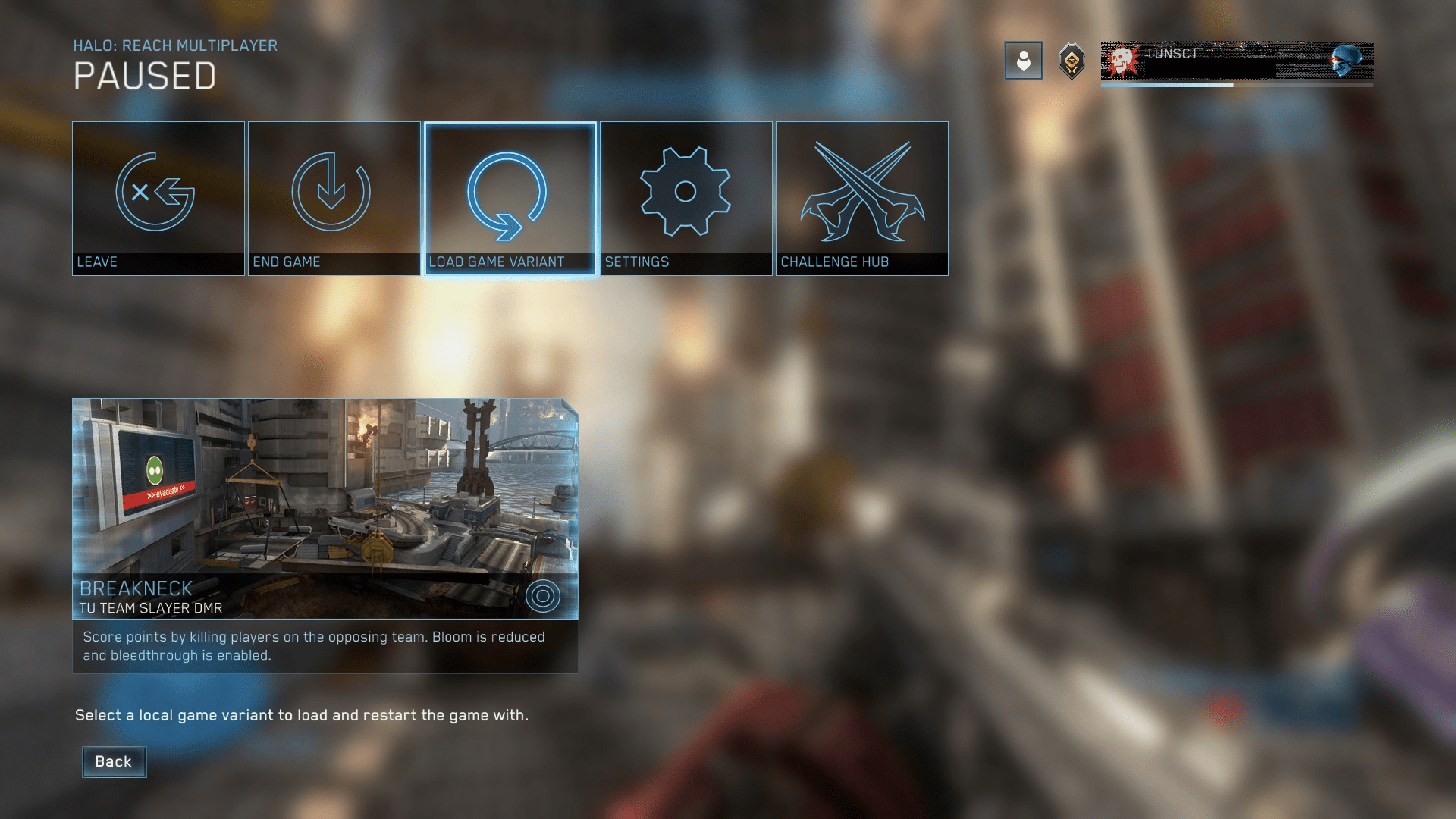Open the UNSC player nameplate
1456x819 pixels.
tap(1236, 61)
